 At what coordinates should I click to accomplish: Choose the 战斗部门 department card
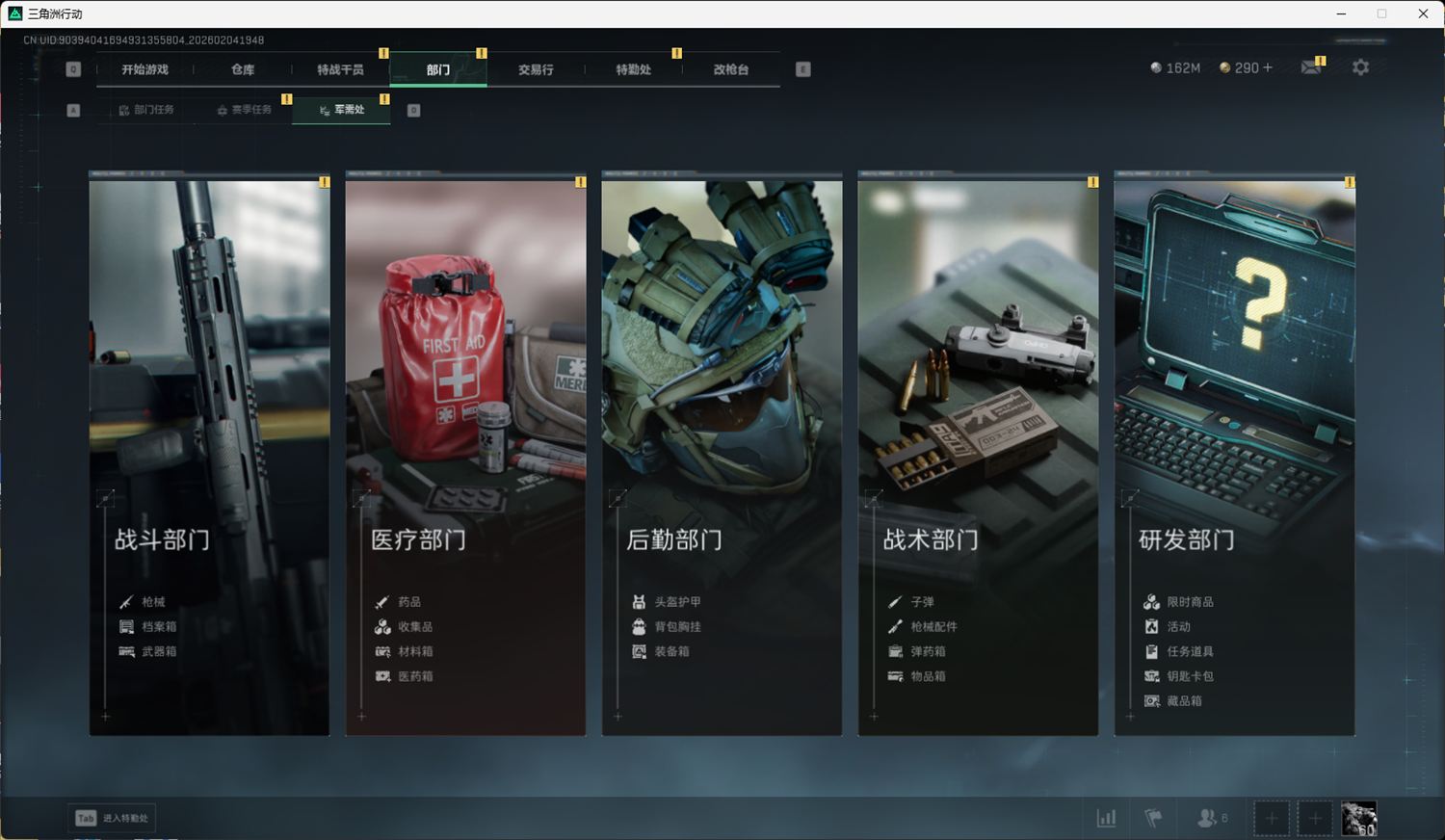pyautogui.click(x=209, y=453)
